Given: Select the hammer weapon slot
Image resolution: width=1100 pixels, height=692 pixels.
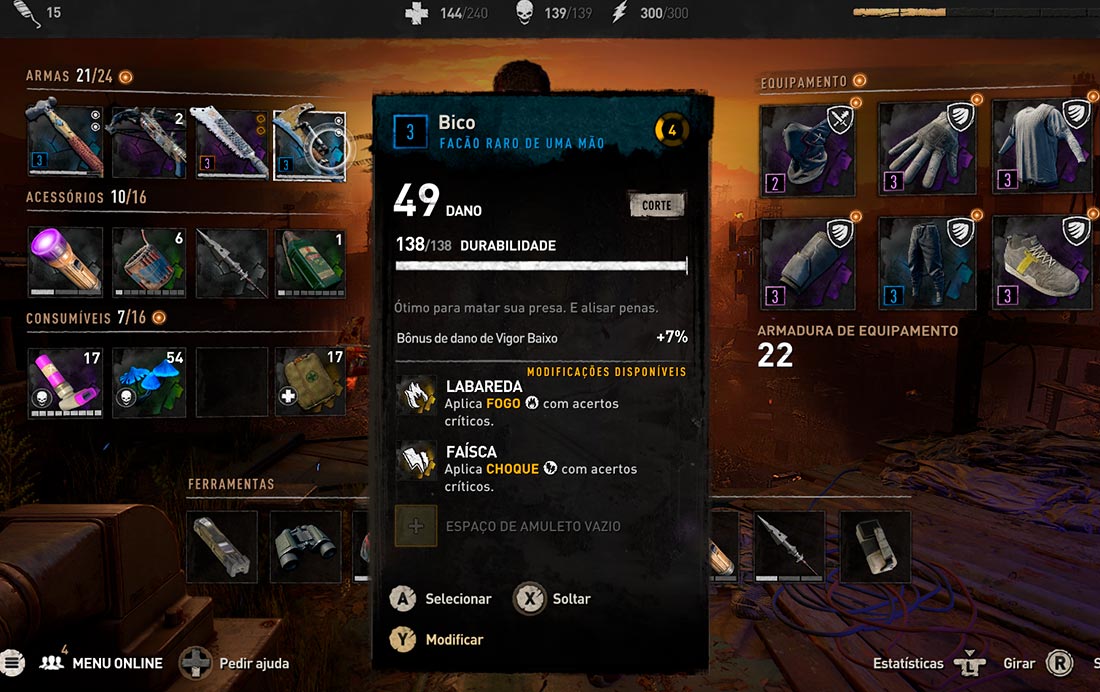Looking at the screenshot, I should tap(65, 143).
